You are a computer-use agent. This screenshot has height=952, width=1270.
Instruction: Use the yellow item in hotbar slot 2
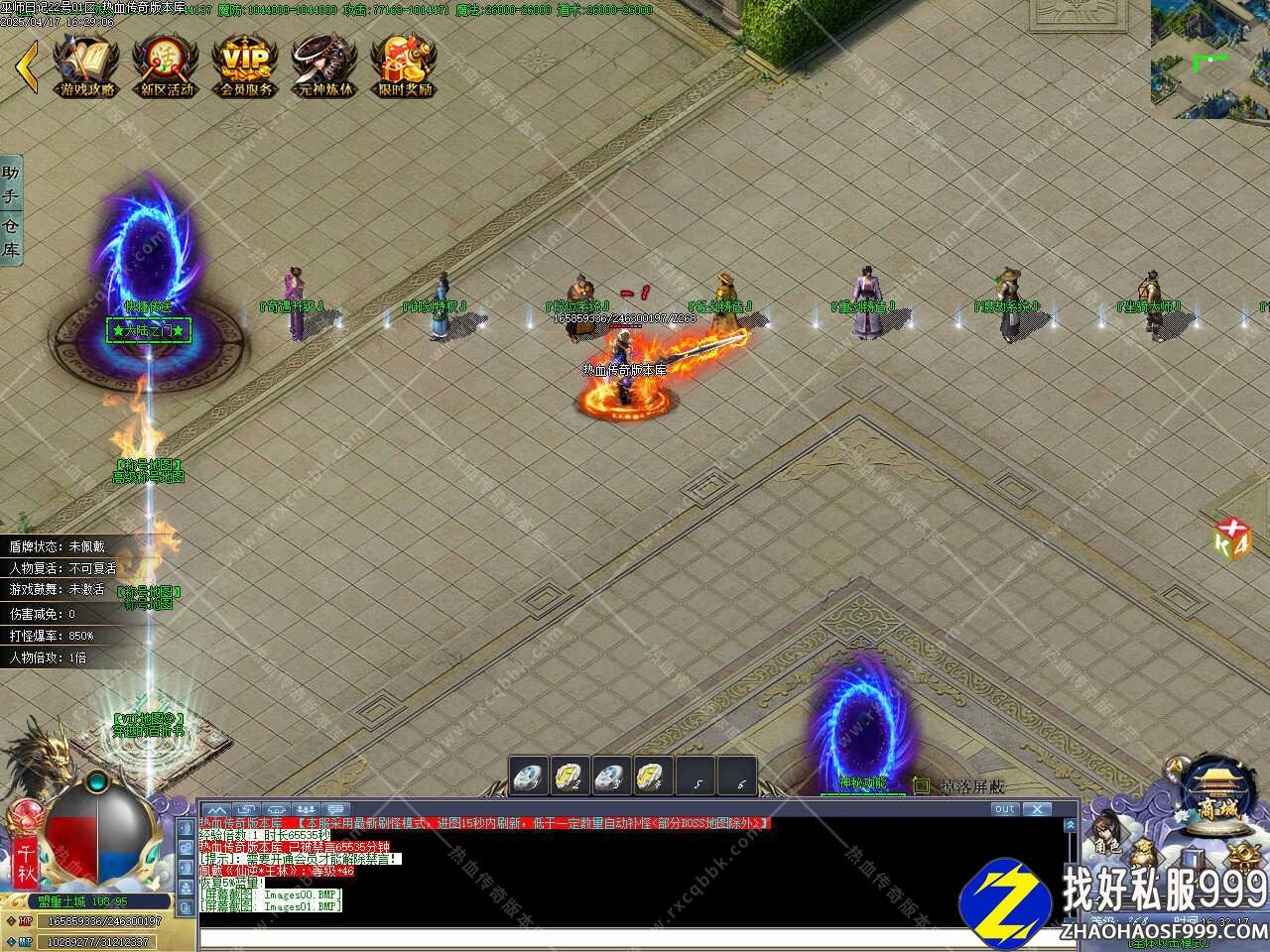click(568, 775)
